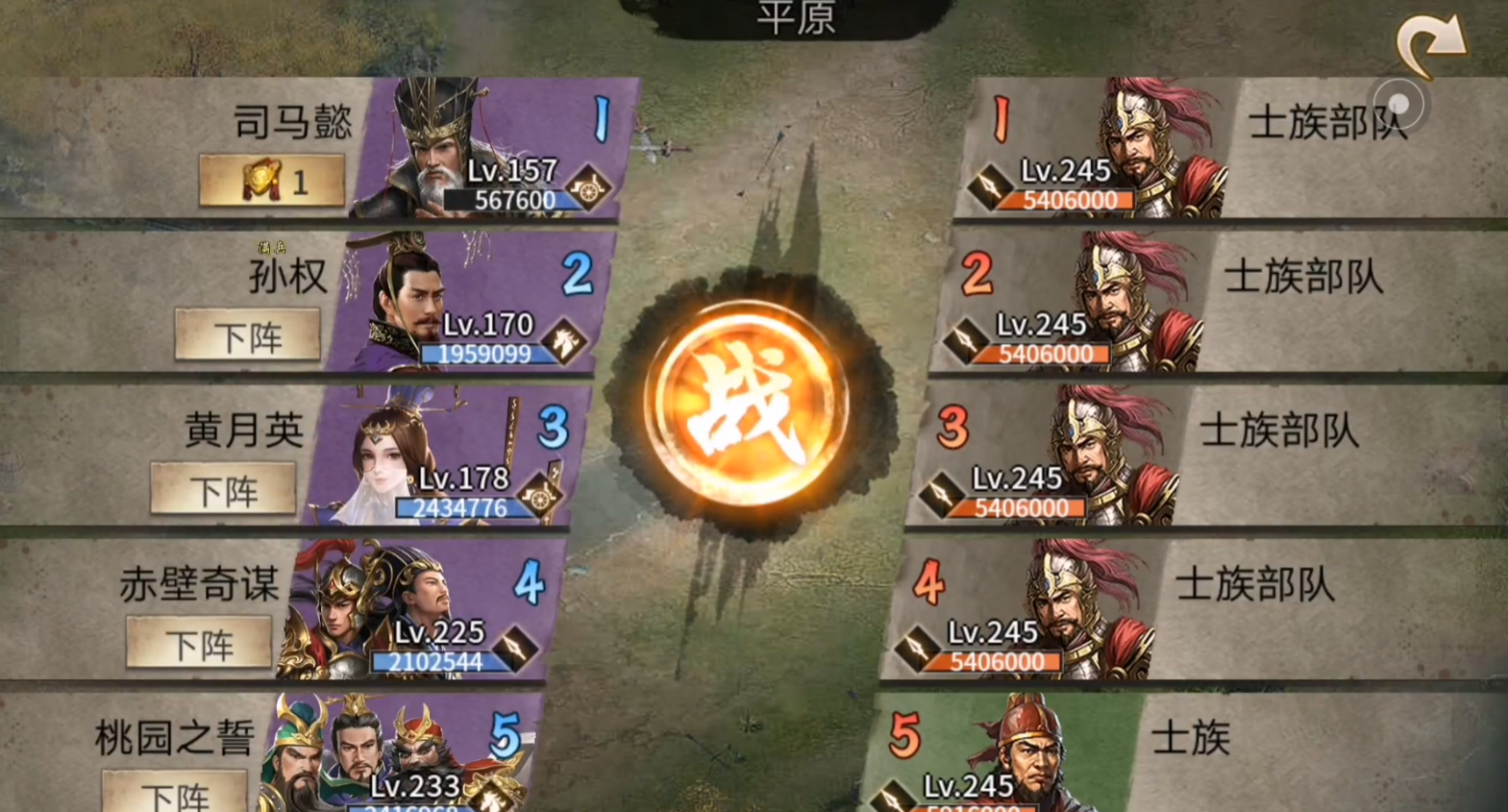Tap the gold medal badge under 司马懿
This screenshot has height=812, width=1508.
click(272, 182)
